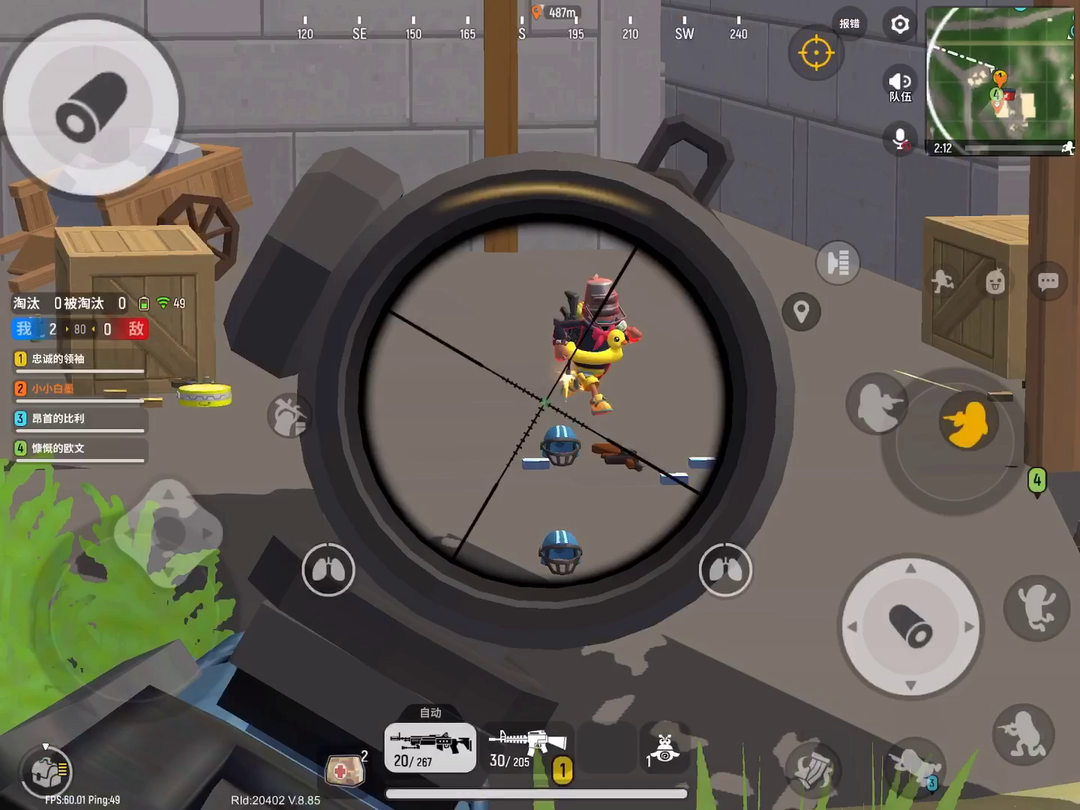
Task: Tap the 报错 report button
Action: click(x=849, y=24)
